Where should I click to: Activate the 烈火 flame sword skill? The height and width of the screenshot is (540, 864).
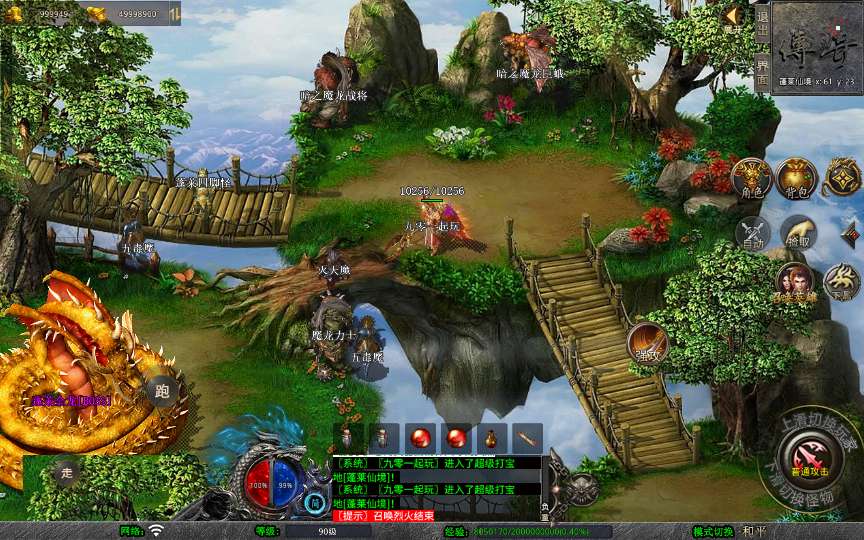(647, 343)
